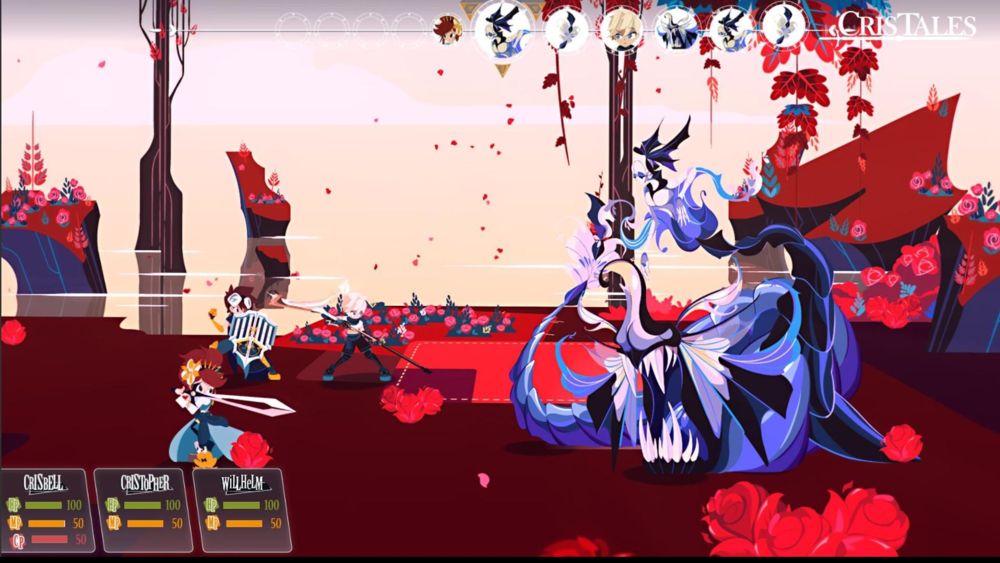Choose Cristopher's party status panel
Image resolution: width=1000 pixels, height=563 pixels.
click(x=143, y=509)
